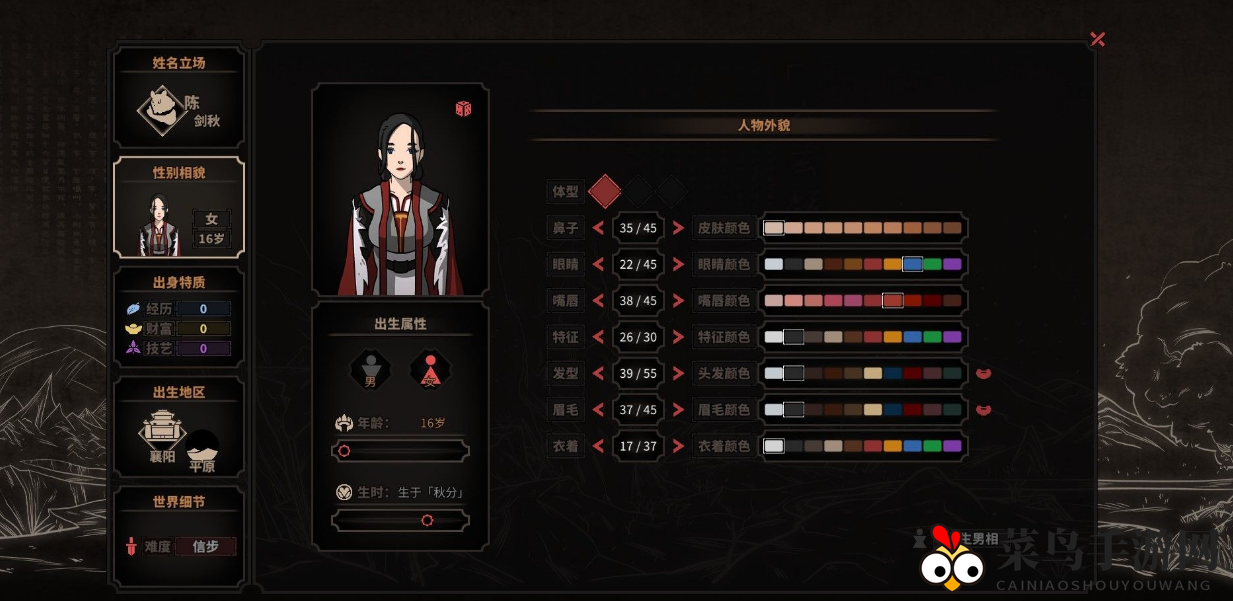Open the 世界细节 world details section
Viewport: 1233px width, 601px height.
pos(179,535)
